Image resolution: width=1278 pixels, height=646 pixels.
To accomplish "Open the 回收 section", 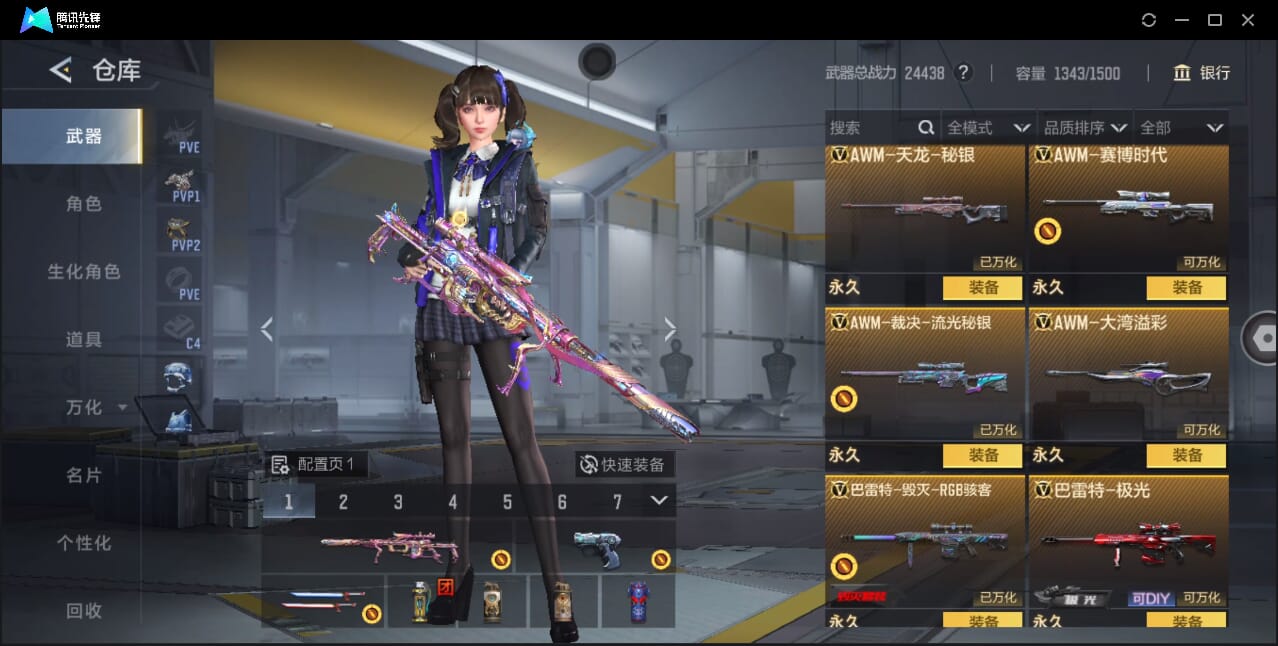I will [x=84, y=611].
